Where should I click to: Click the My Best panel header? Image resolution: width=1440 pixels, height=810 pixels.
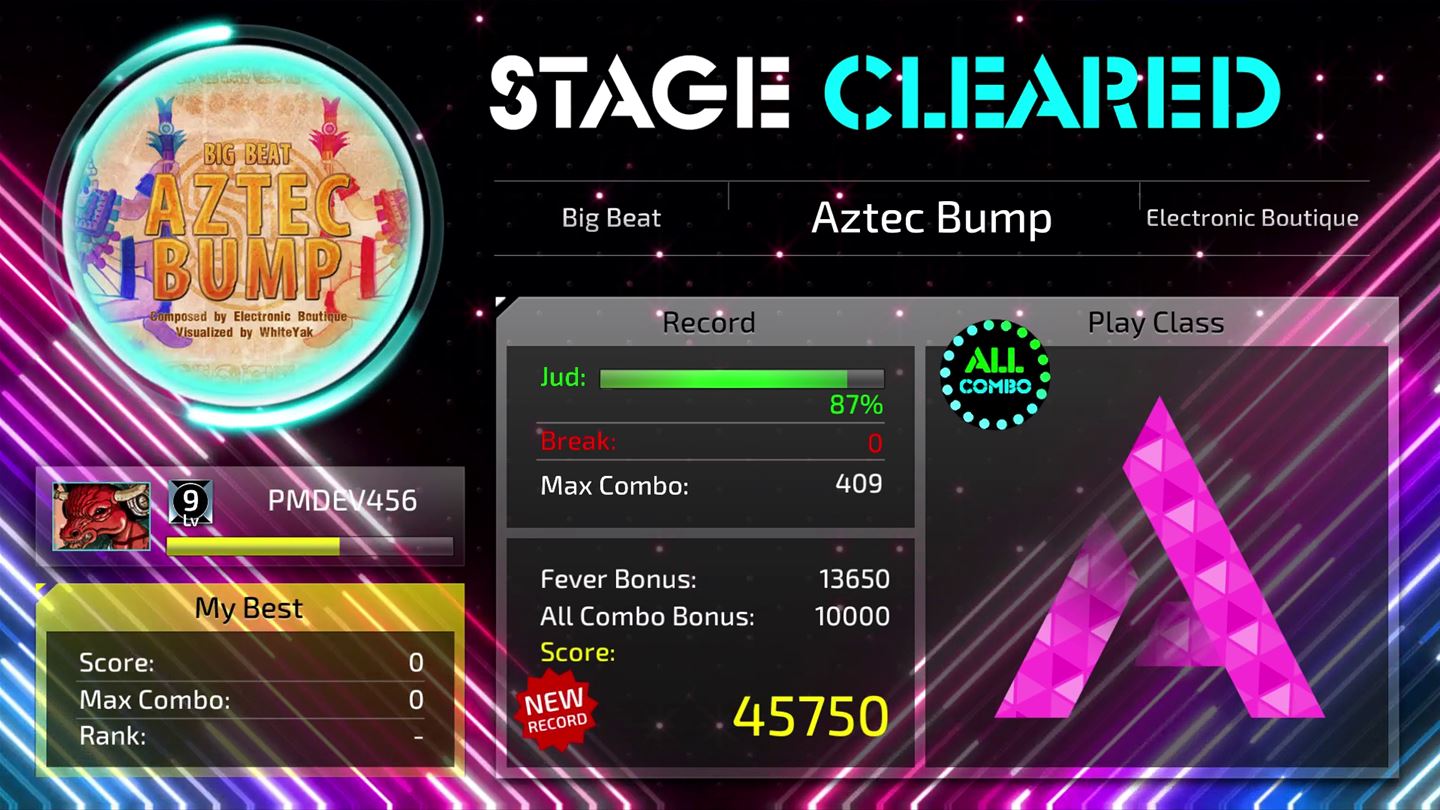pyautogui.click(x=248, y=607)
